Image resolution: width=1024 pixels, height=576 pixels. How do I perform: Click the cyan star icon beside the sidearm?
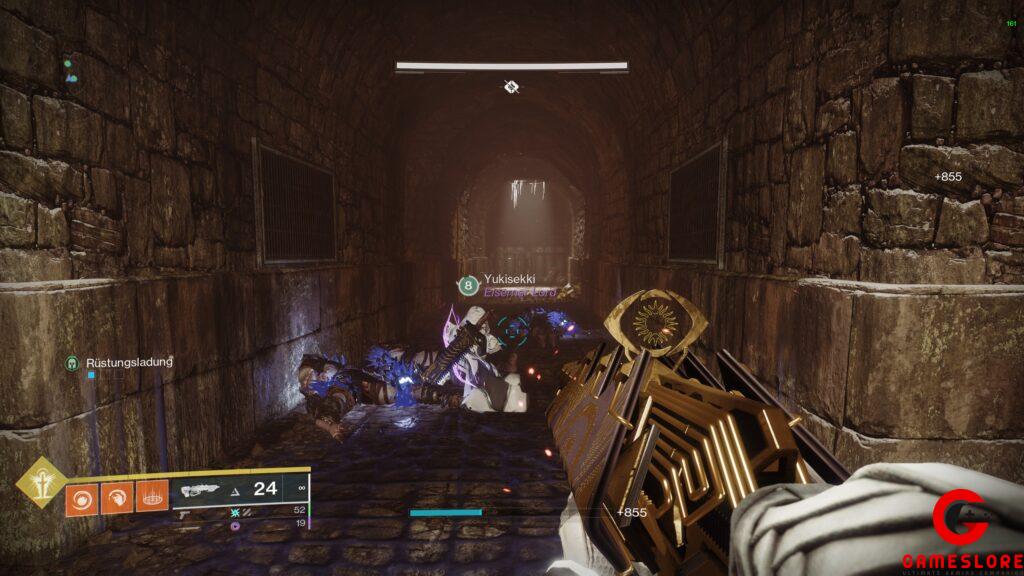(235, 511)
